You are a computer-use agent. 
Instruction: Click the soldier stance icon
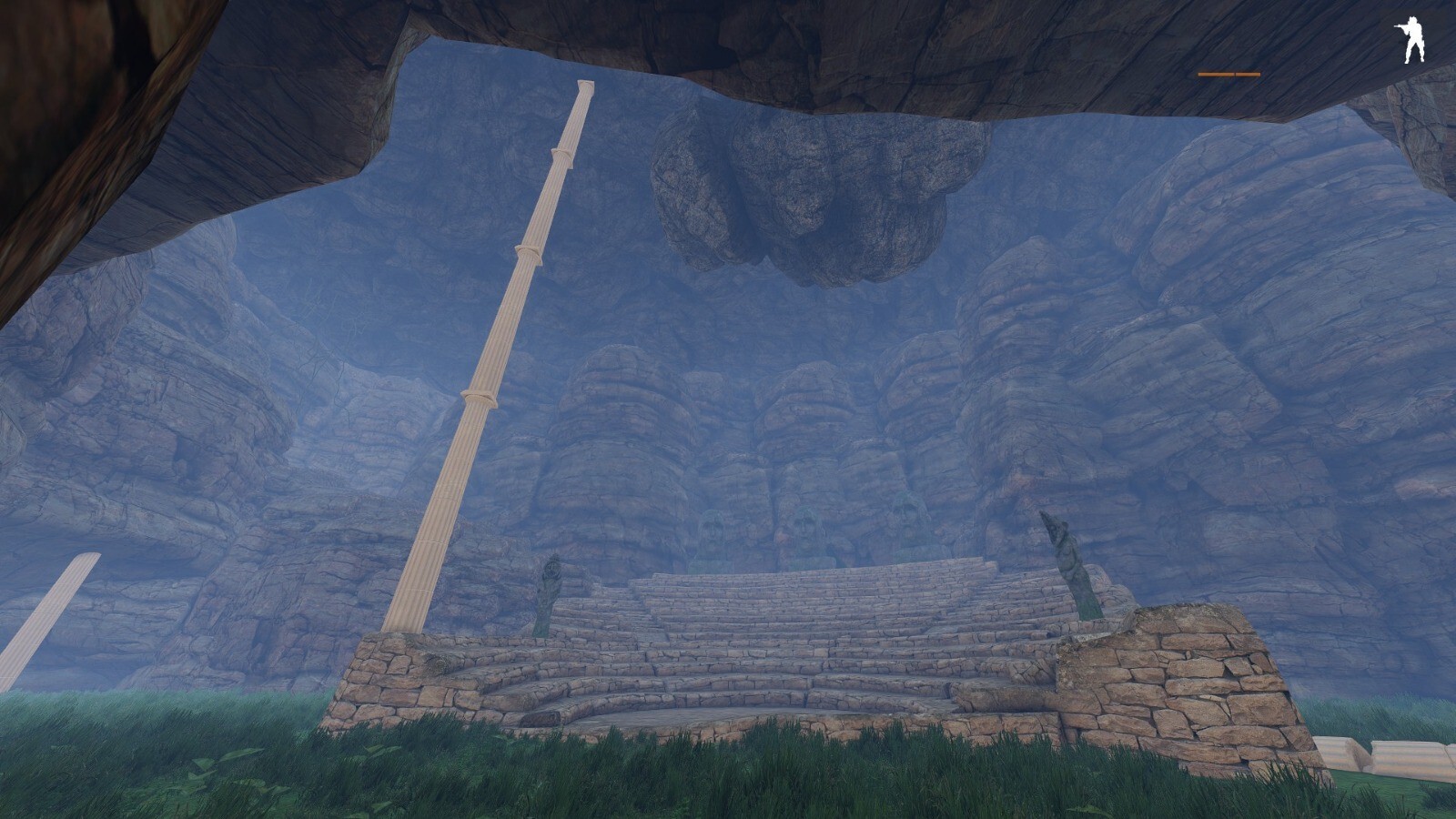1410,43
